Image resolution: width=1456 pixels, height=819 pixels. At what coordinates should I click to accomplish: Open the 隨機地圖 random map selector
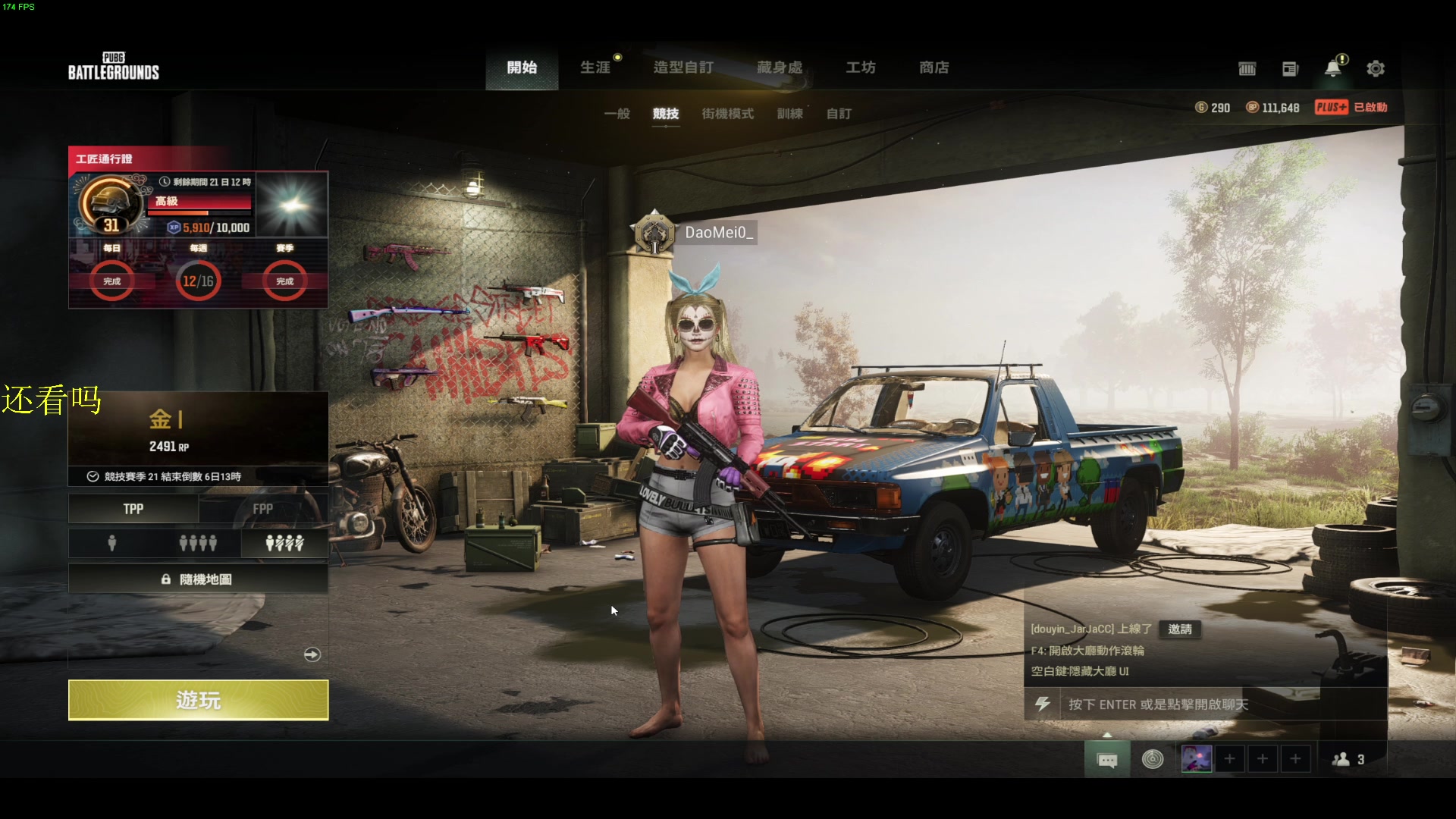pyautogui.click(x=198, y=579)
